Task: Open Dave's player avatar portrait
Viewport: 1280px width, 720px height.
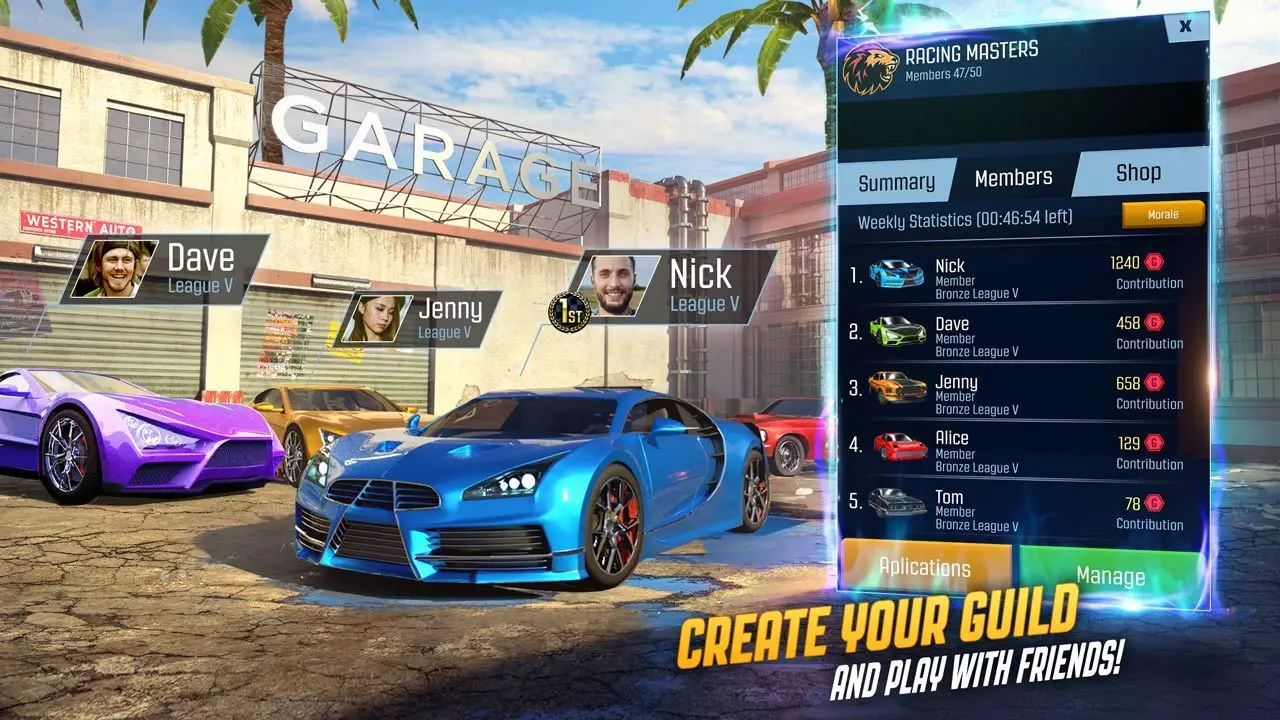Action: tap(116, 268)
